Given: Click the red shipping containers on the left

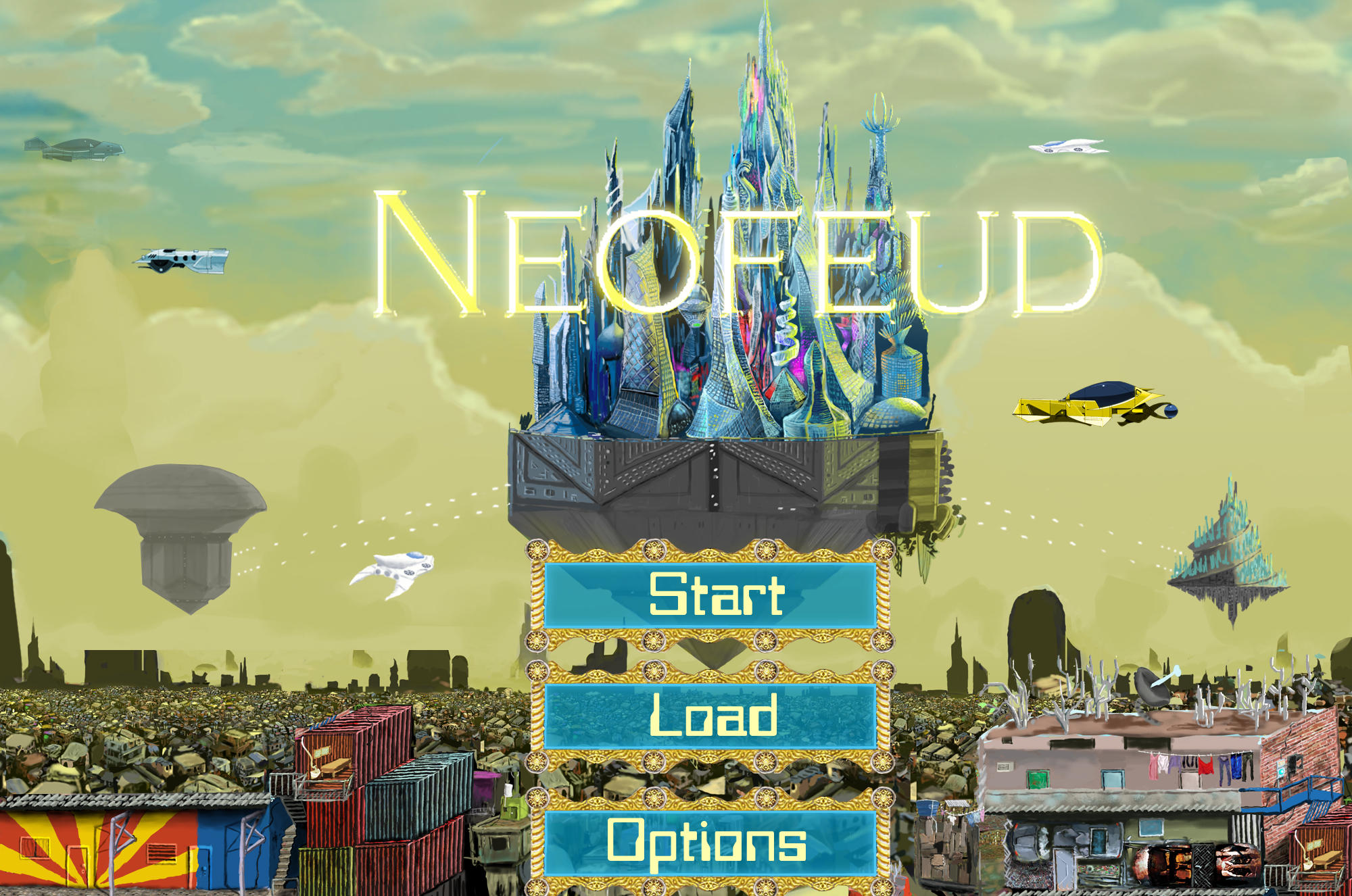Looking at the screenshot, I should point(375,757).
